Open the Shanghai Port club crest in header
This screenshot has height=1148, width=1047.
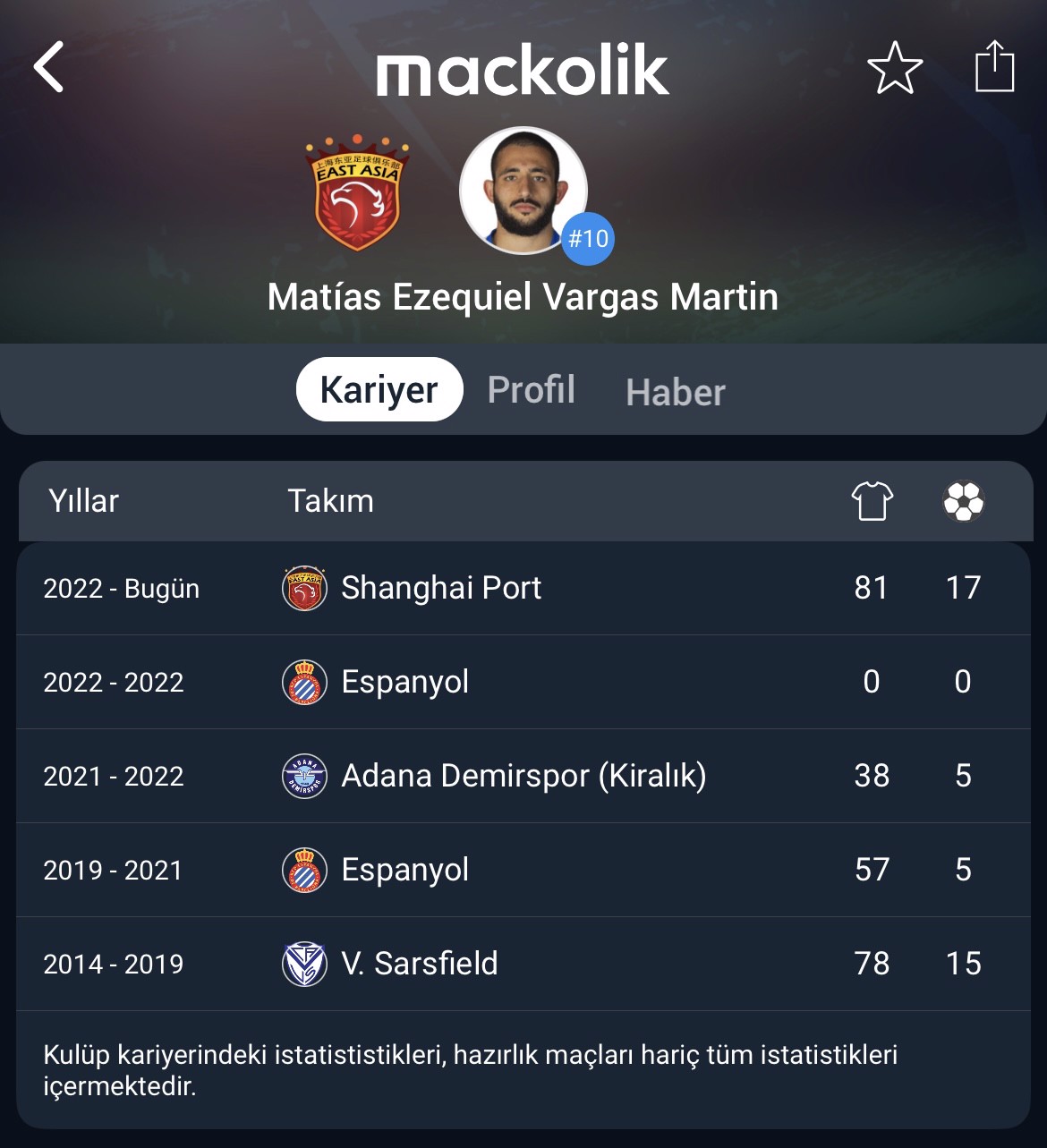coord(357,192)
